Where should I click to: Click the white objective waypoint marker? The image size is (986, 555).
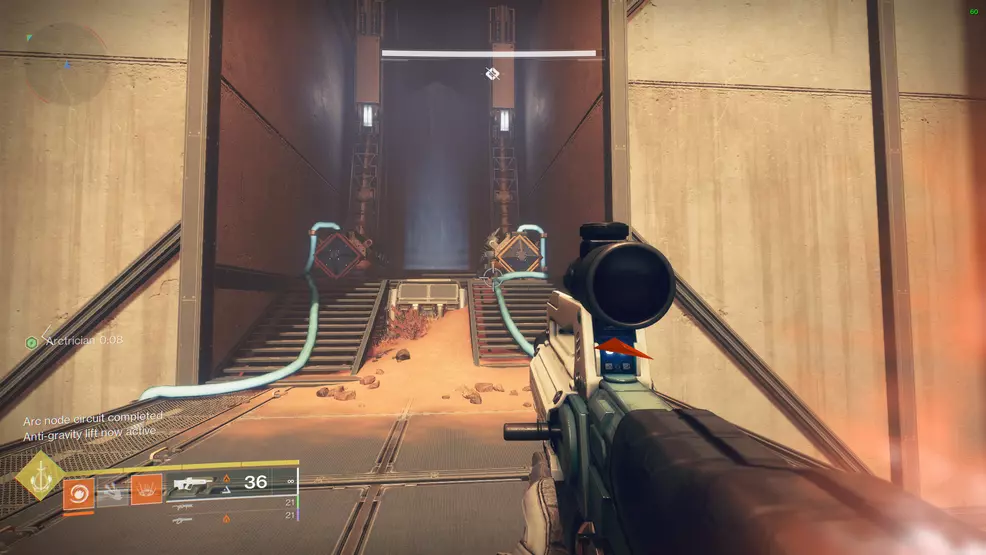pyautogui.click(x=491, y=73)
